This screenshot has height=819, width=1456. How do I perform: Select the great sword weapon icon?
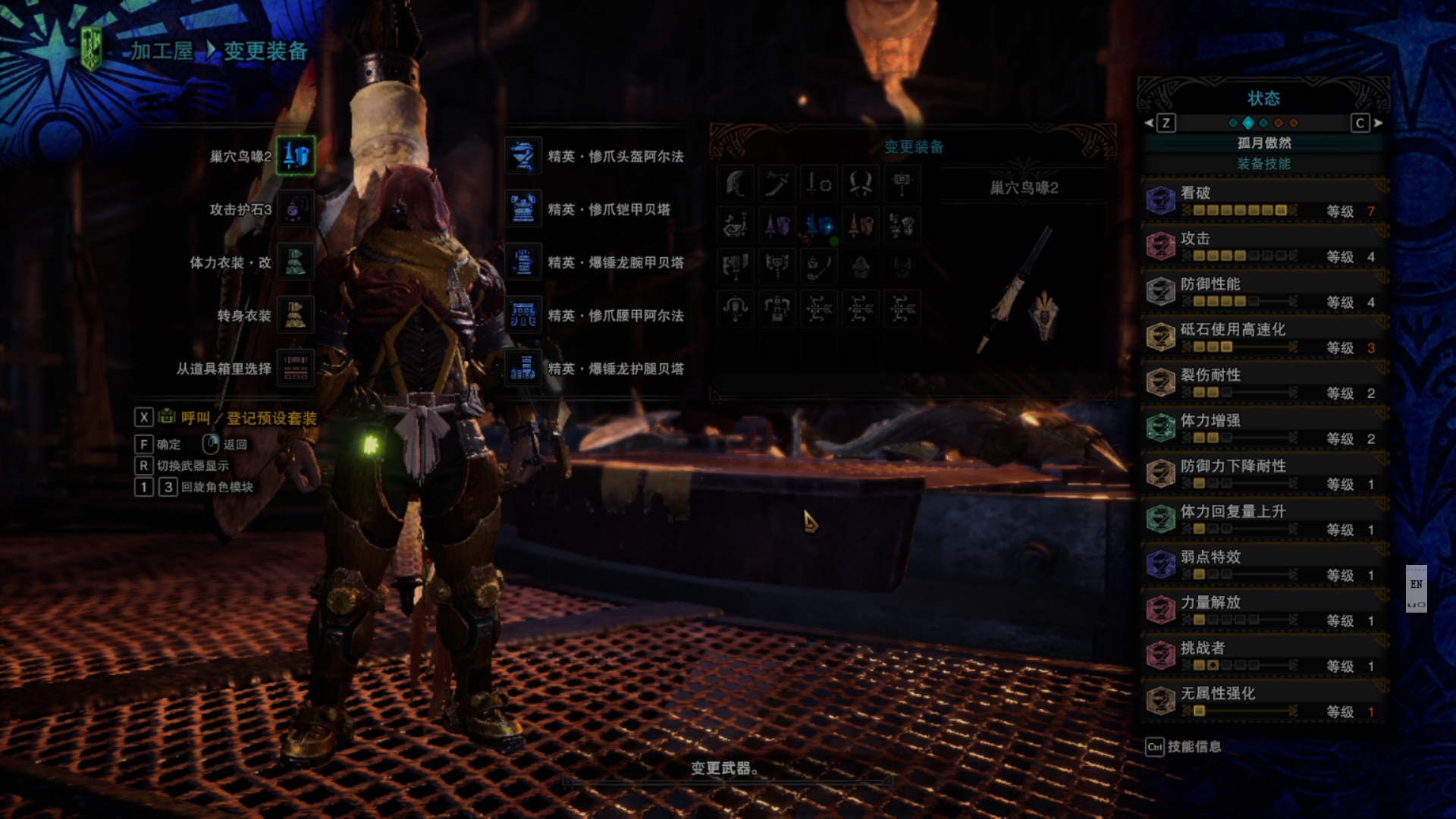(x=736, y=184)
